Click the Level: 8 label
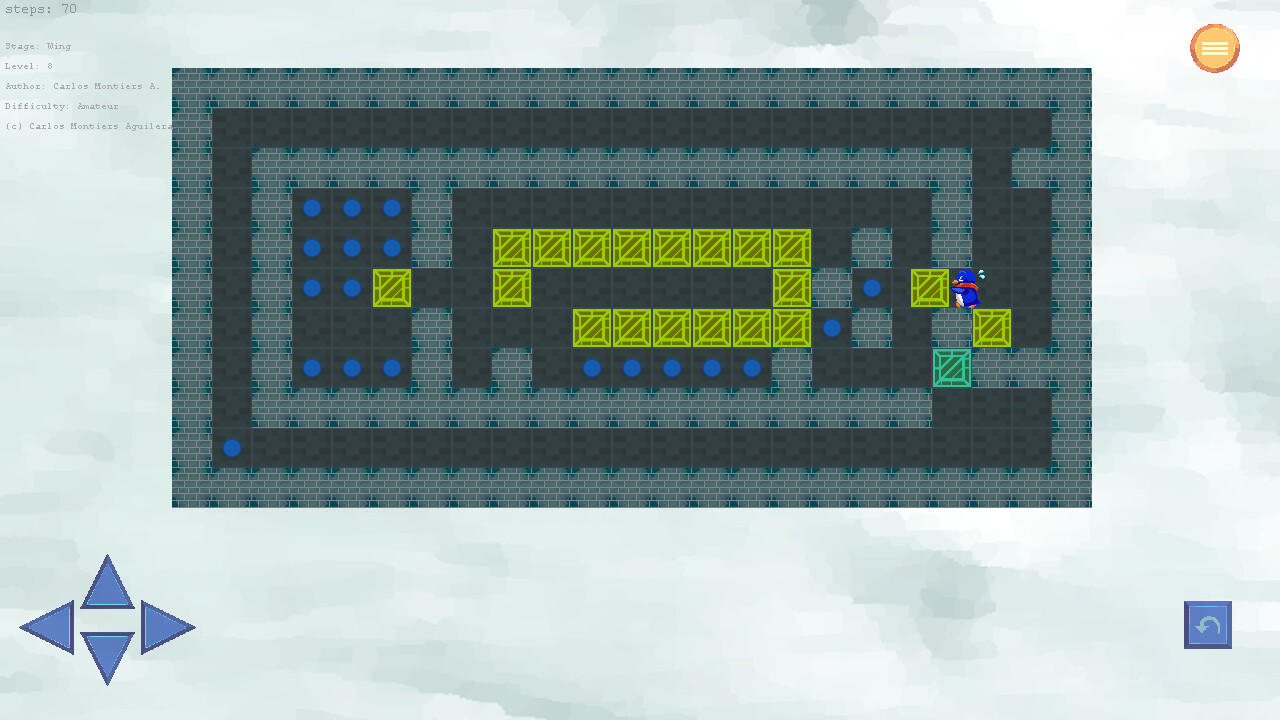This screenshot has width=1280, height=720. 27,65
